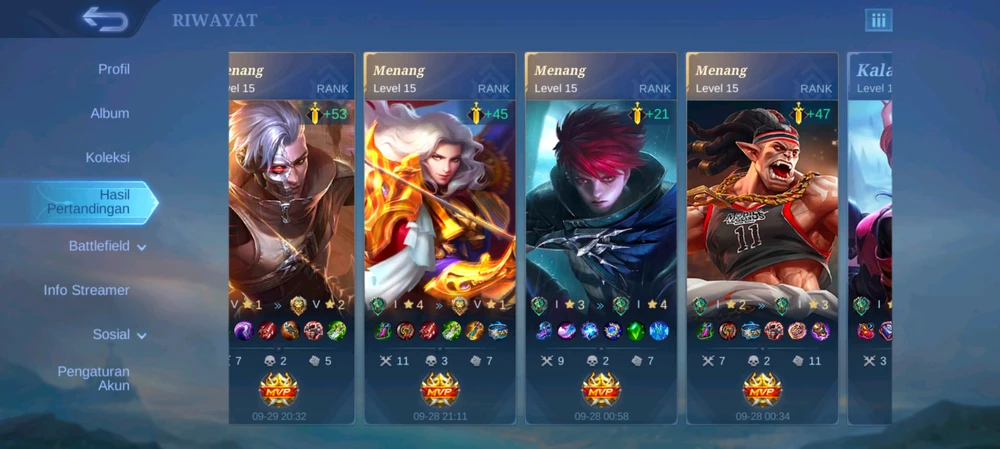Go back using the arrow button
The width and height of the screenshot is (1000, 449).
104,19
